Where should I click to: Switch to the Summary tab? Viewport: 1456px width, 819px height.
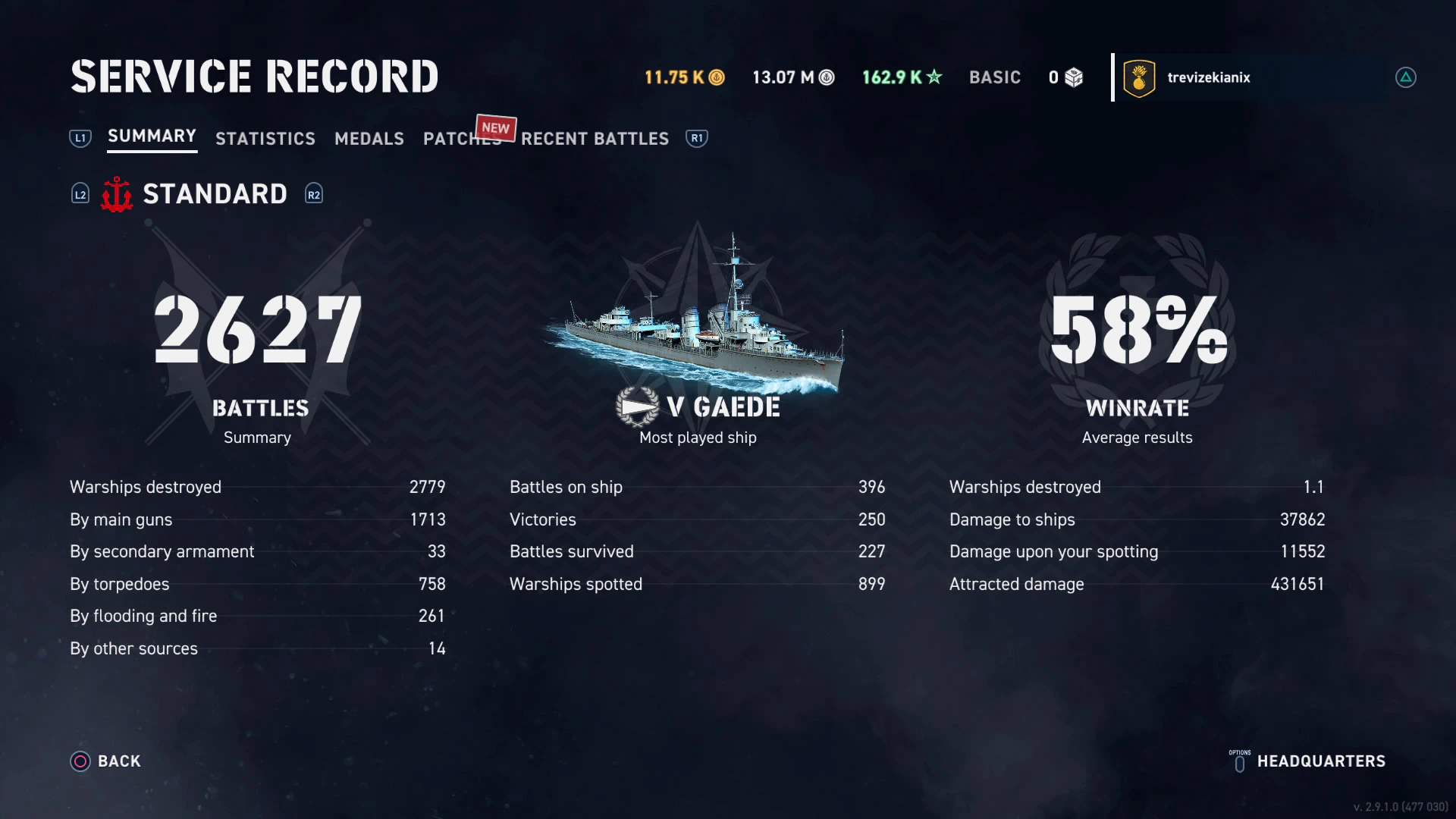pyautogui.click(x=152, y=136)
